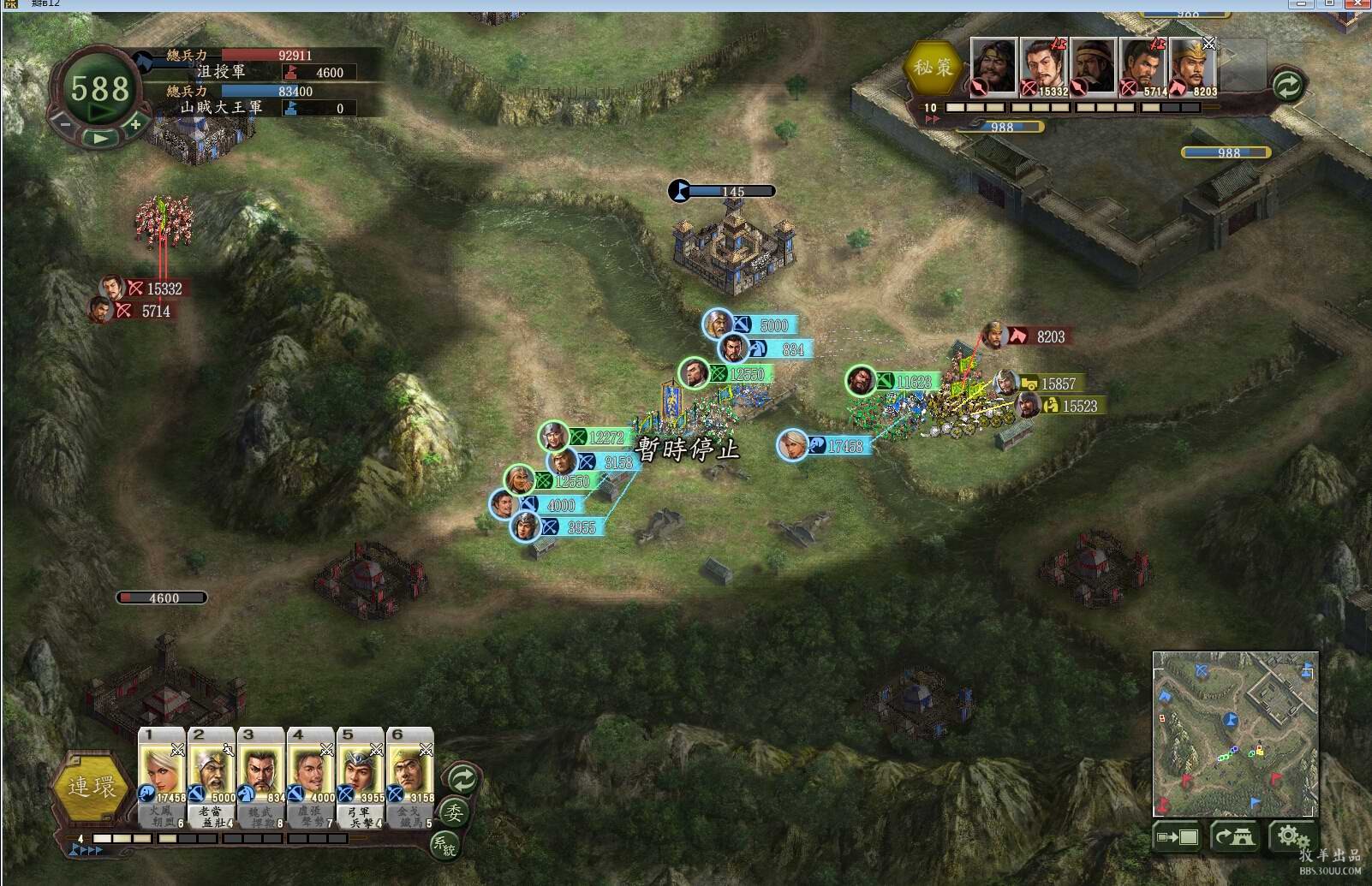Open the enemy 秘策 secret plan hexagon
This screenshot has height=886, width=1372.
933,68
